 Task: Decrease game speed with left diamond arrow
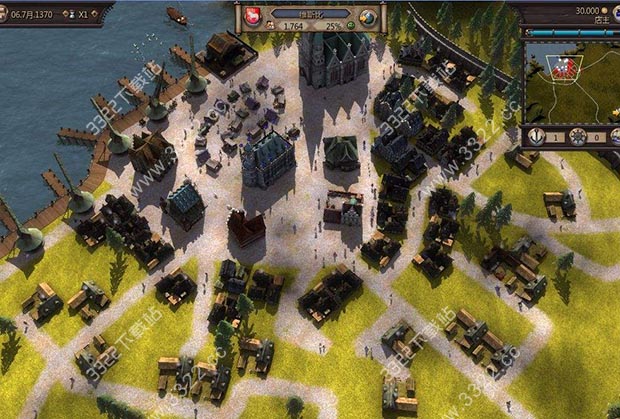[65, 16]
